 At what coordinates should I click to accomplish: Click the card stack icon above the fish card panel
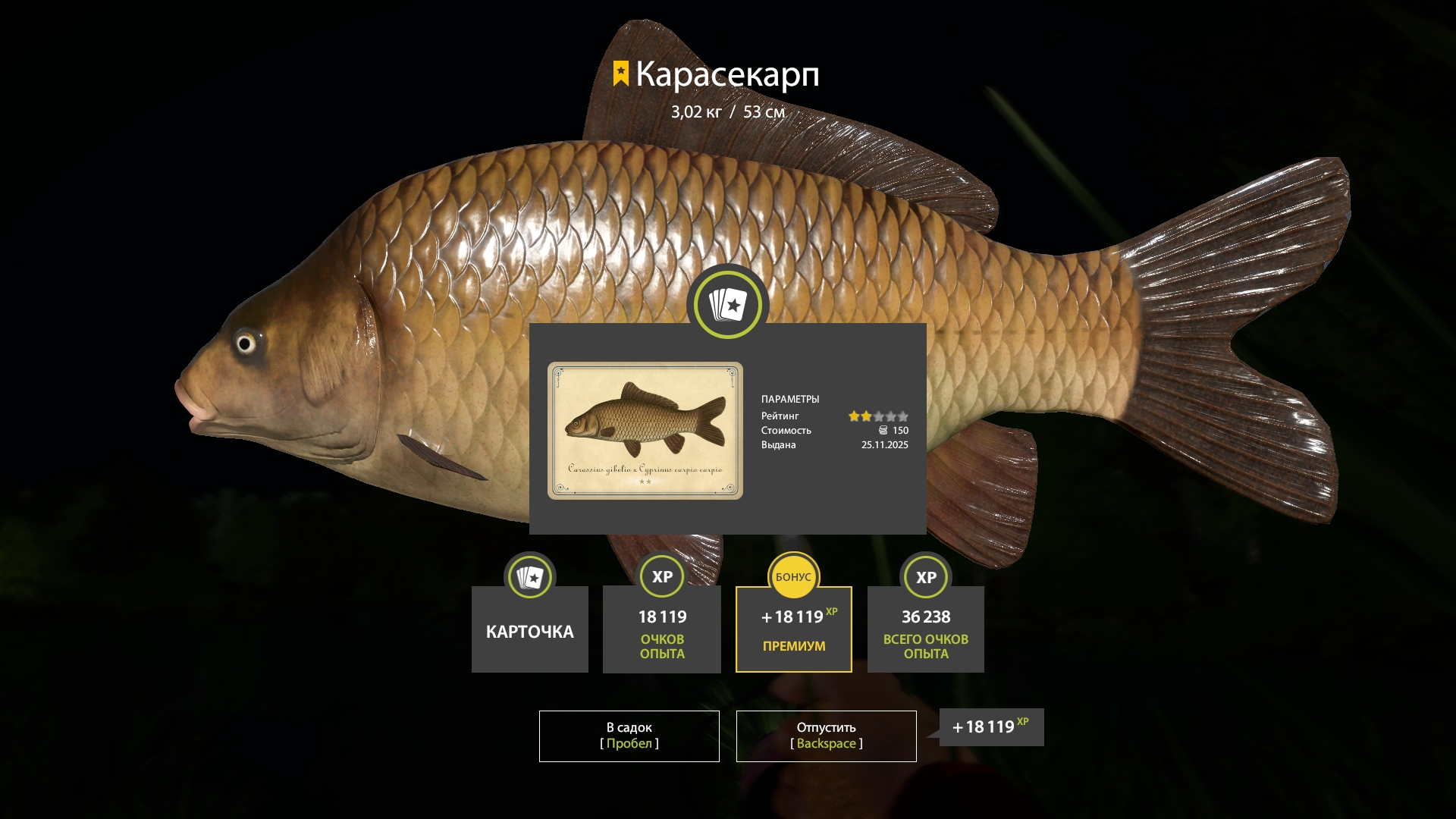click(726, 303)
